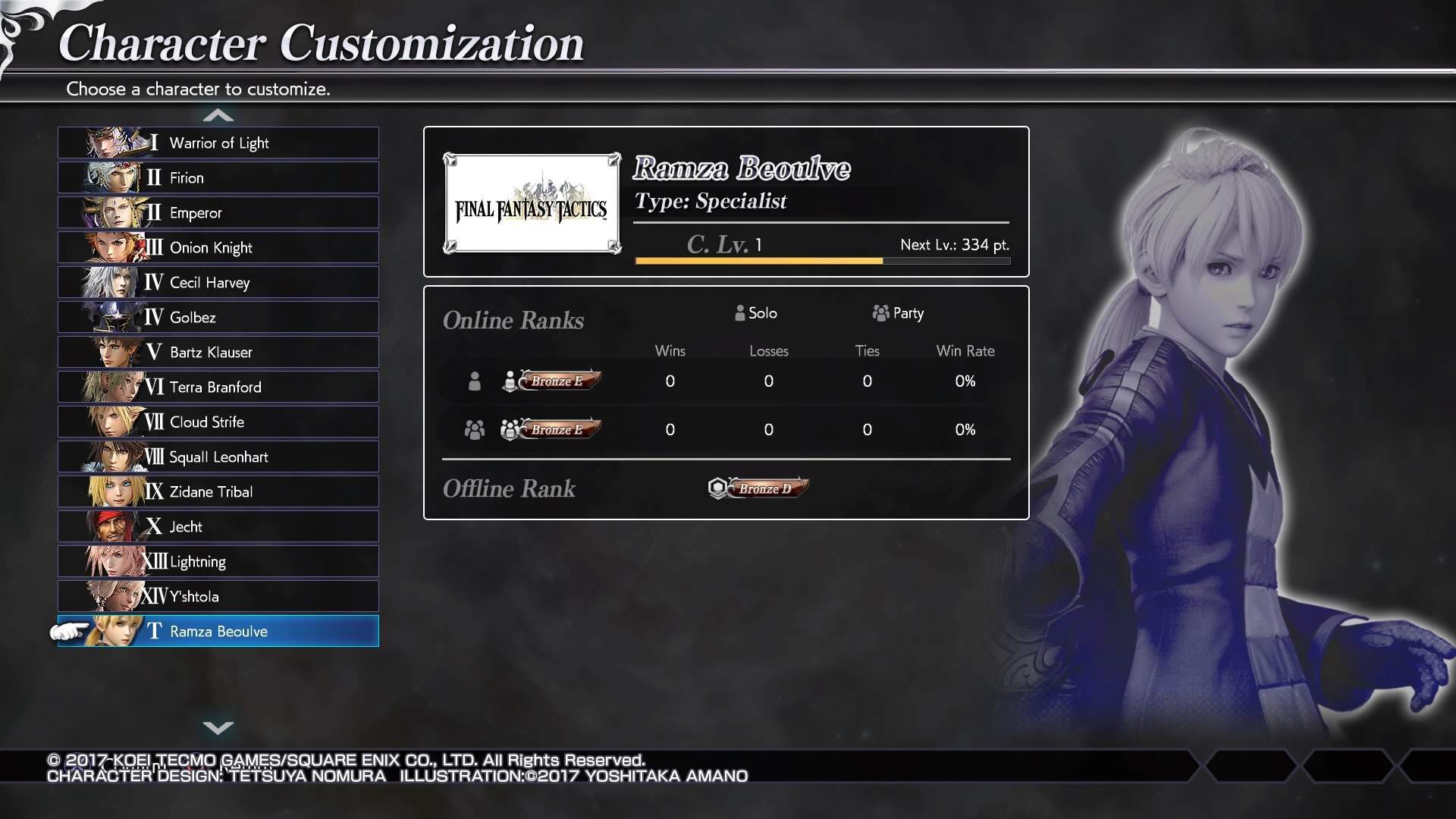Viewport: 1456px width, 819px height.
Task: Choose Zidane Tribal
Action: pyautogui.click(x=218, y=491)
